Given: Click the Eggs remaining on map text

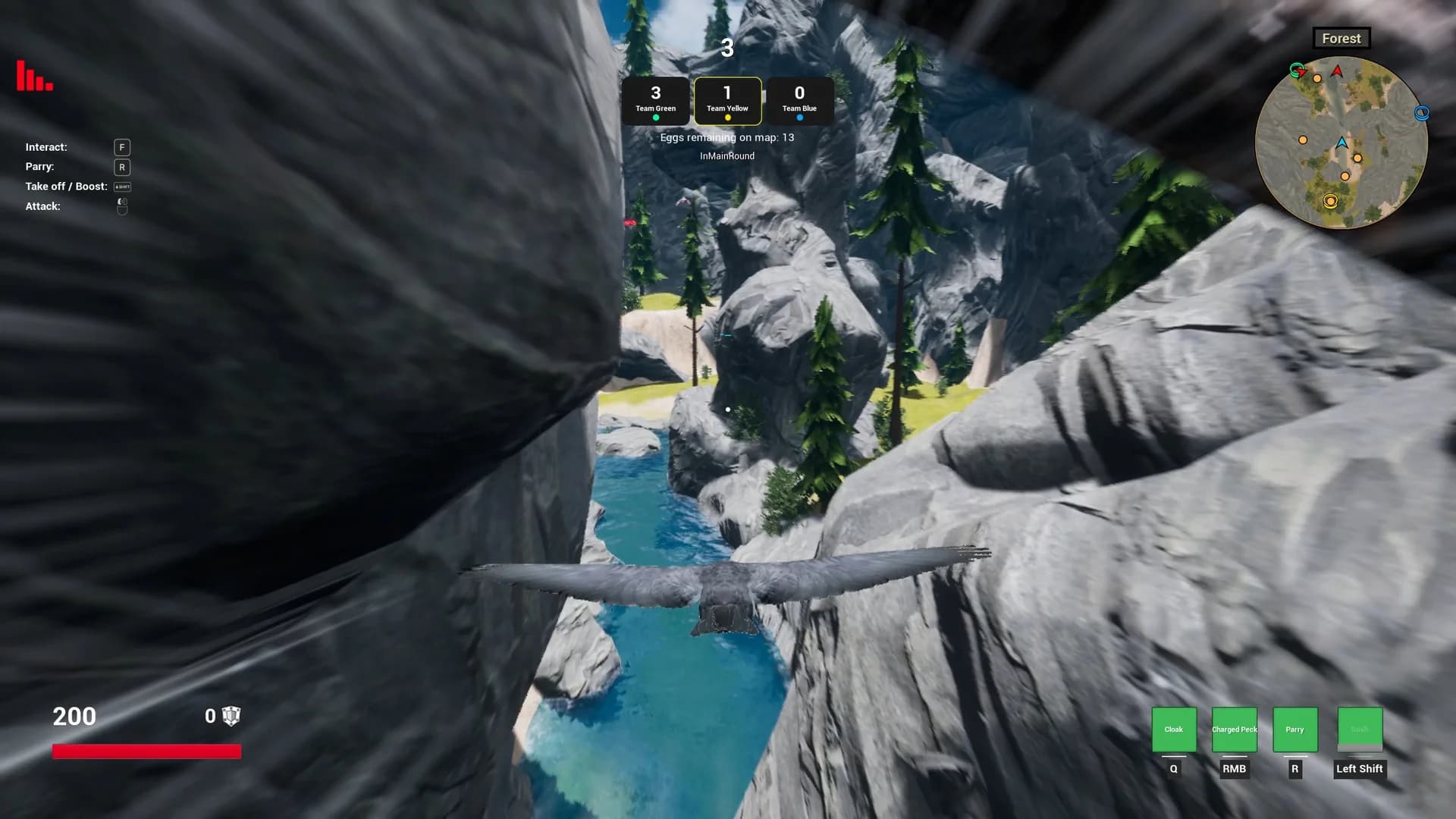Looking at the screenshot, I should click(727, 137).
